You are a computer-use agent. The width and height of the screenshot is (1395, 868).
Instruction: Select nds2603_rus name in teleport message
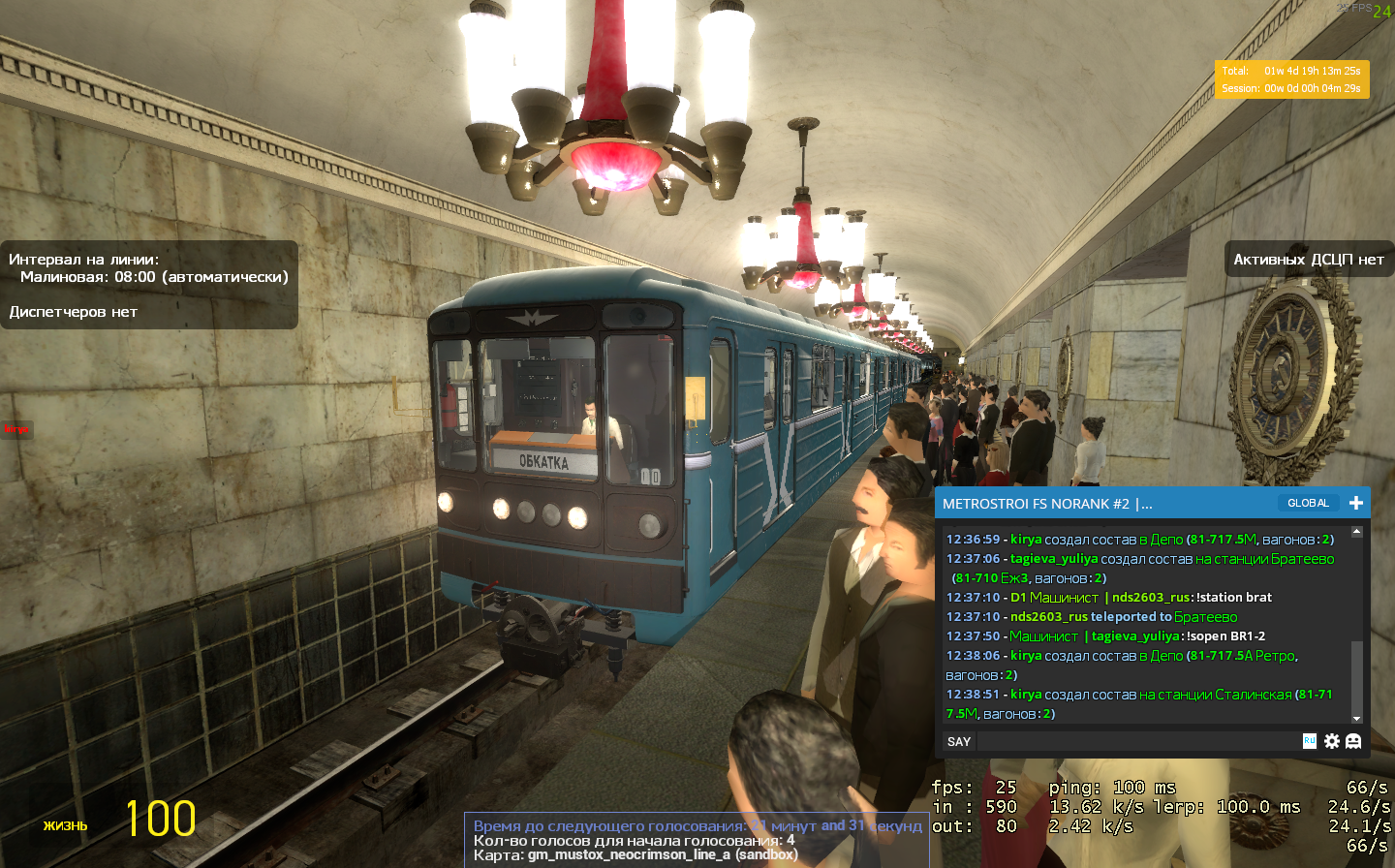[1049, 617]
